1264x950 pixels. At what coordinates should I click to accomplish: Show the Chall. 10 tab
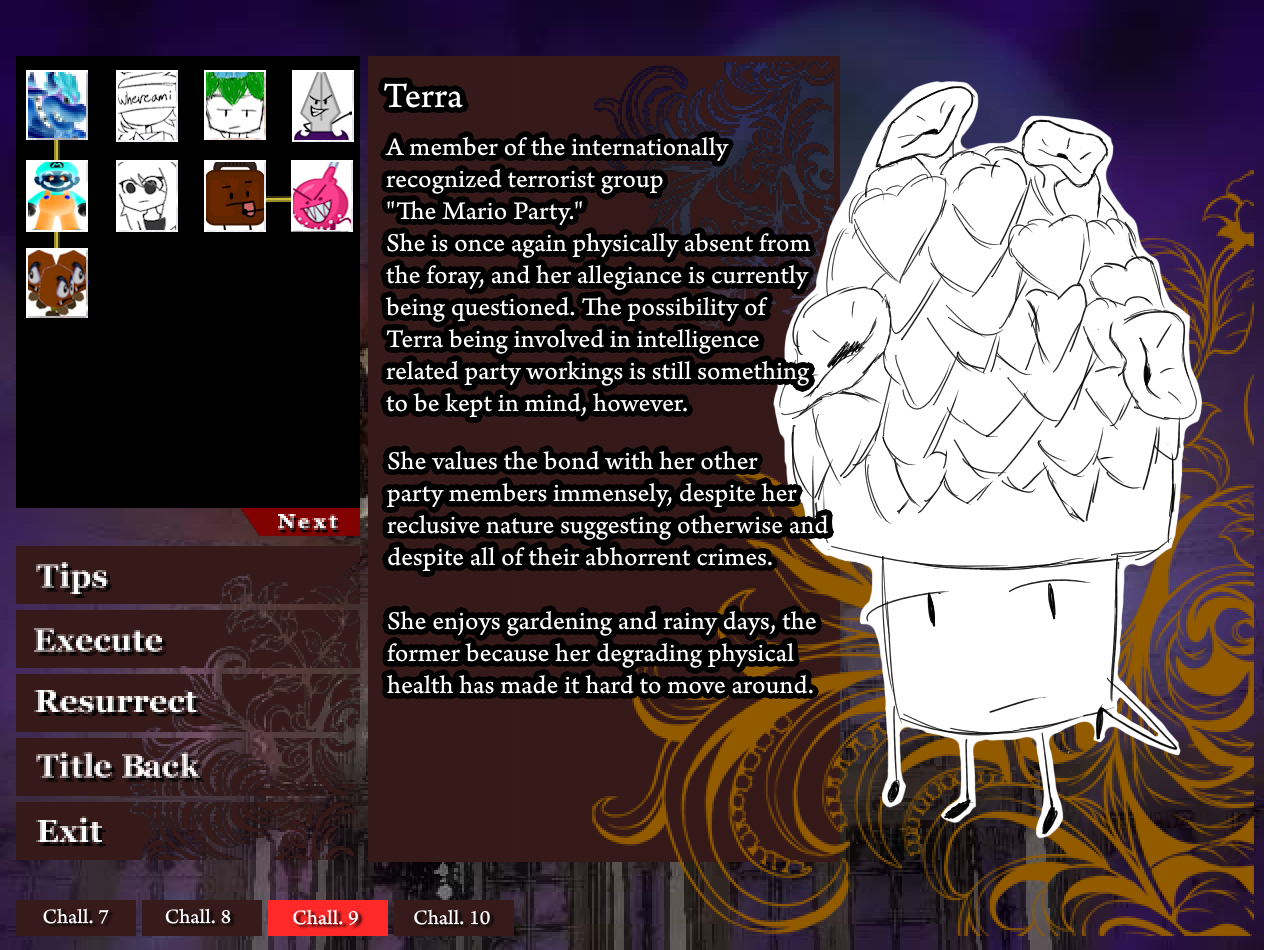[x=452, y=917]
